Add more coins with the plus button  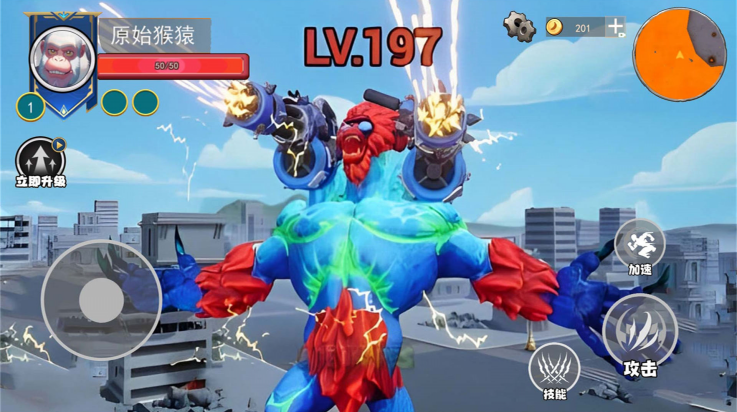coord(615,27)
